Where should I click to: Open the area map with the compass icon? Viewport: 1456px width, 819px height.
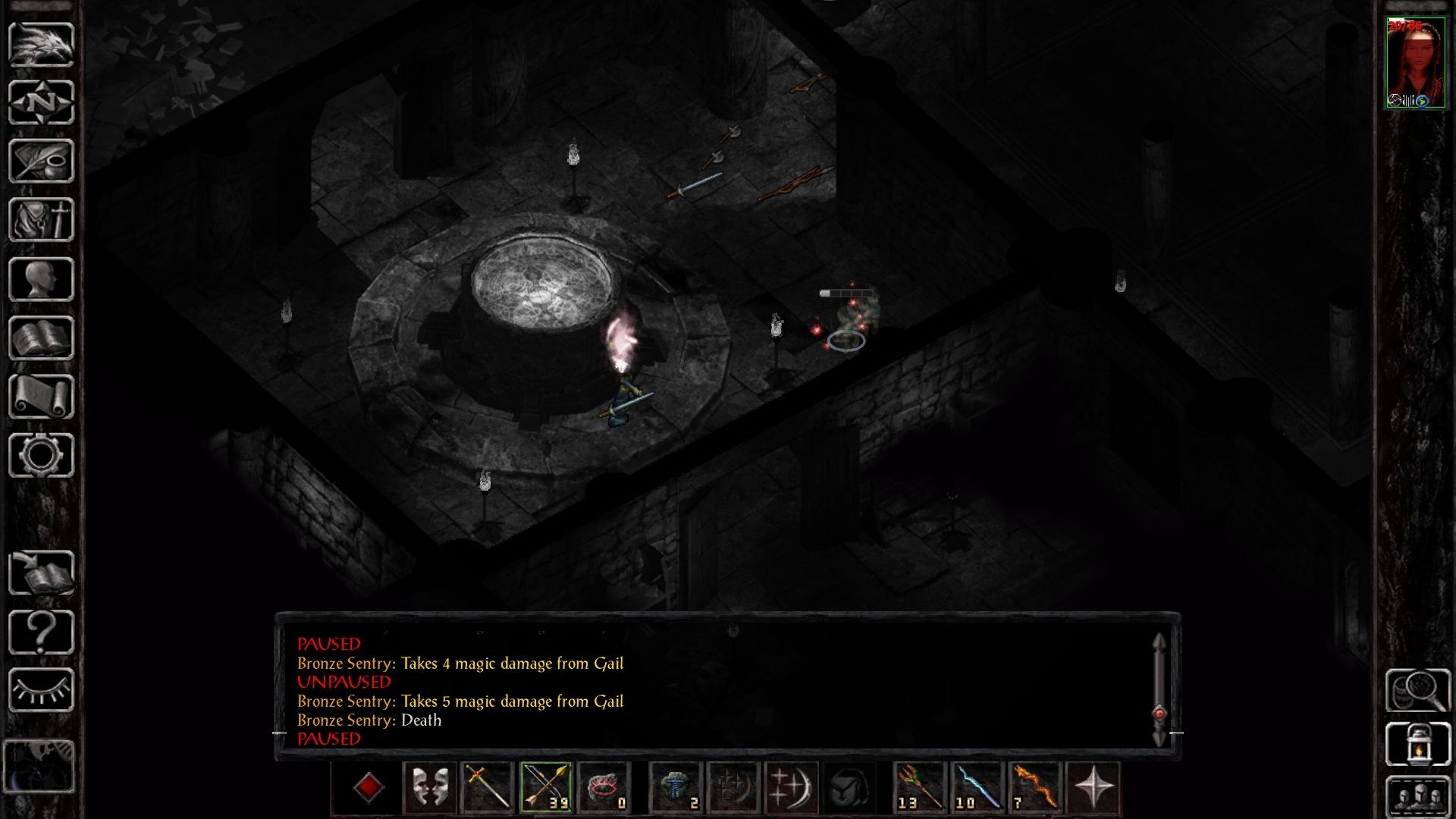[x=41, y=102]
